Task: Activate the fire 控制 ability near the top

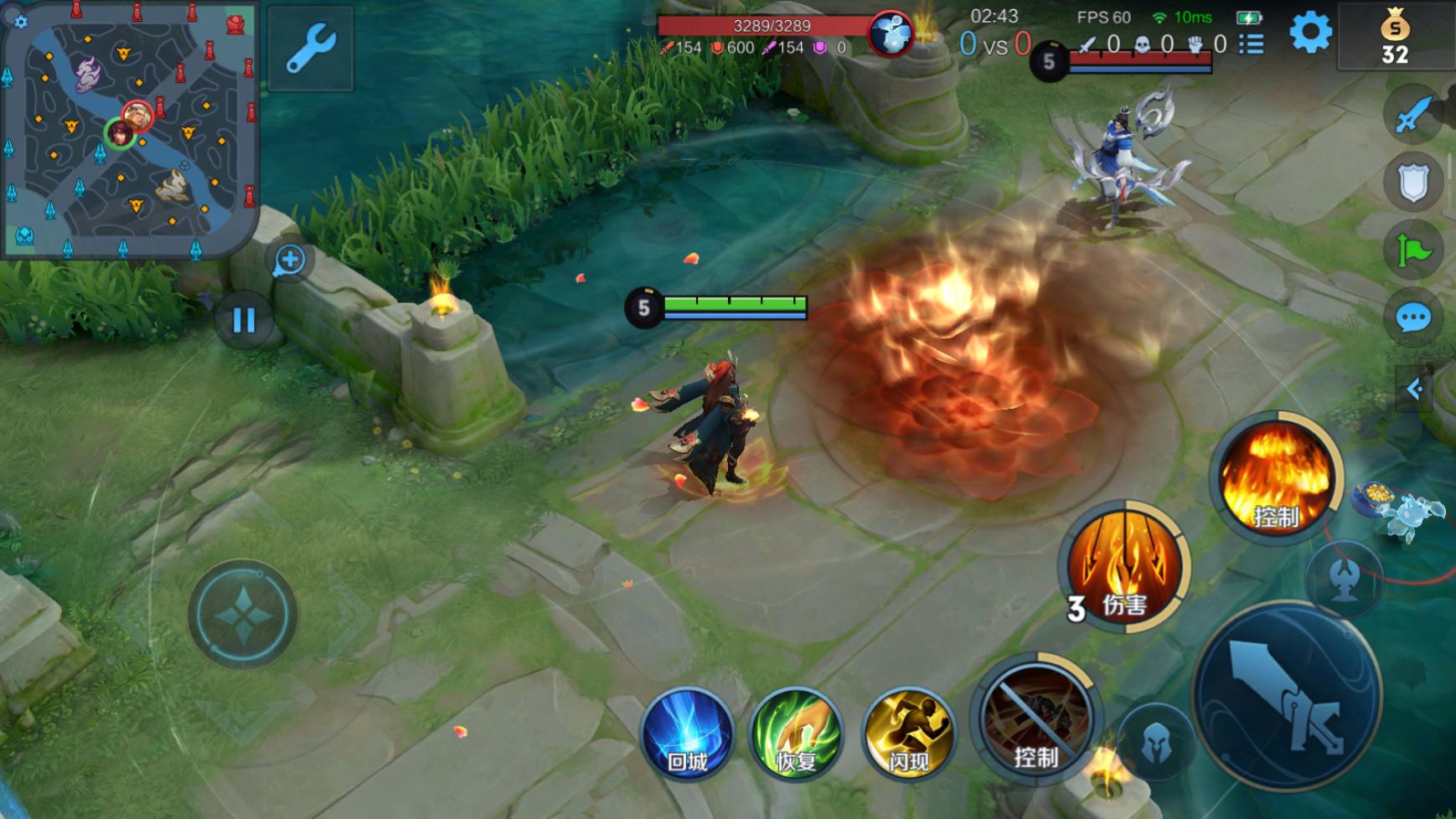Action: (x=1276, y=477)
